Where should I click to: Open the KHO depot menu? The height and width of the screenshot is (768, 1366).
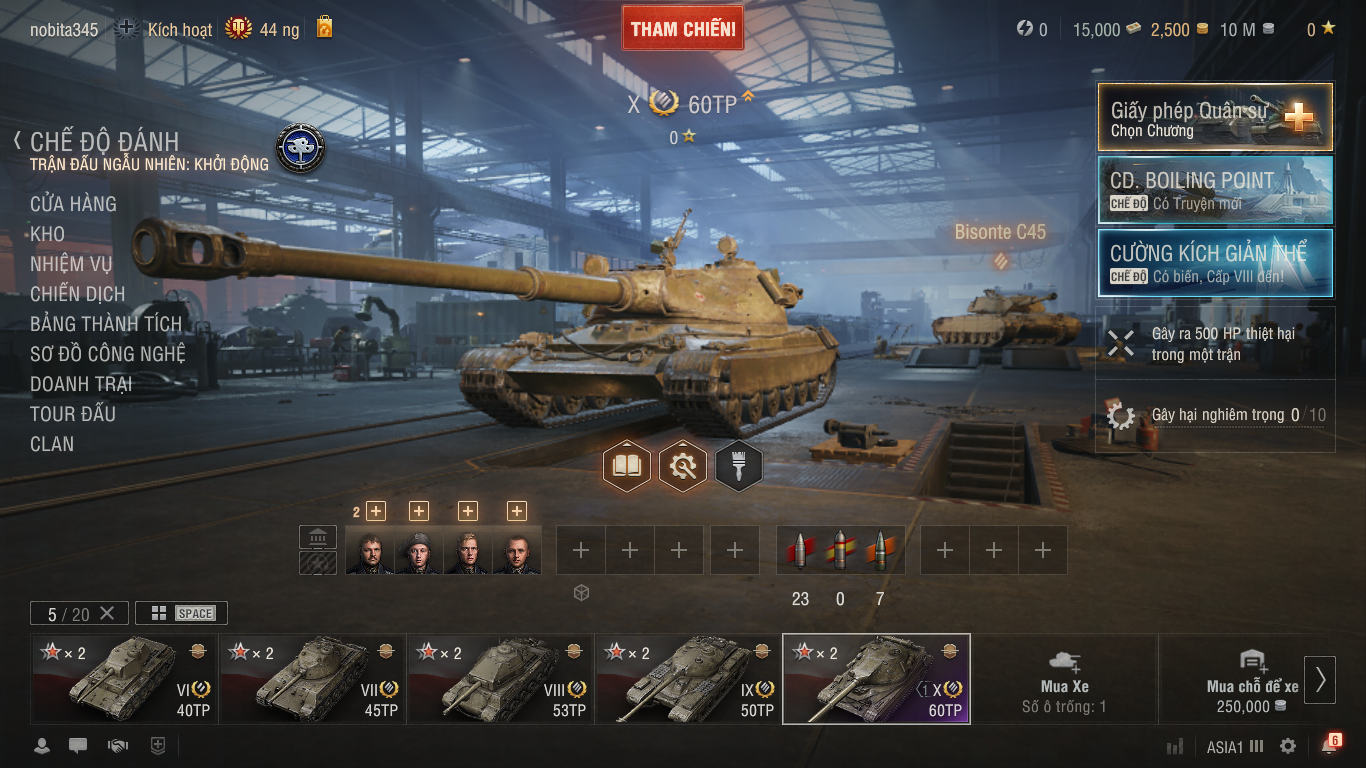(47, 234)
